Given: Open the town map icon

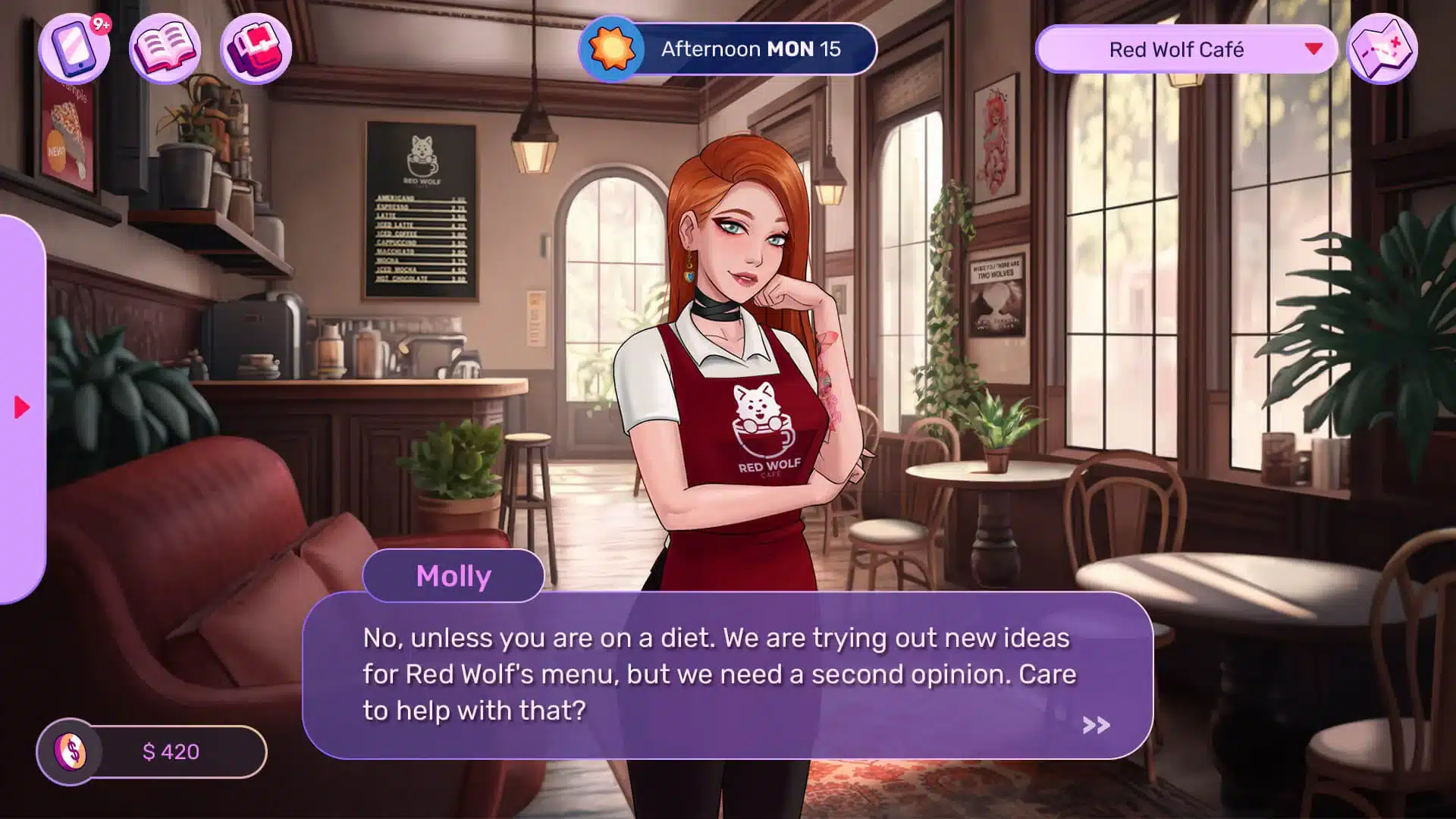Looking at the screenshot, I should click(1382, 49).
